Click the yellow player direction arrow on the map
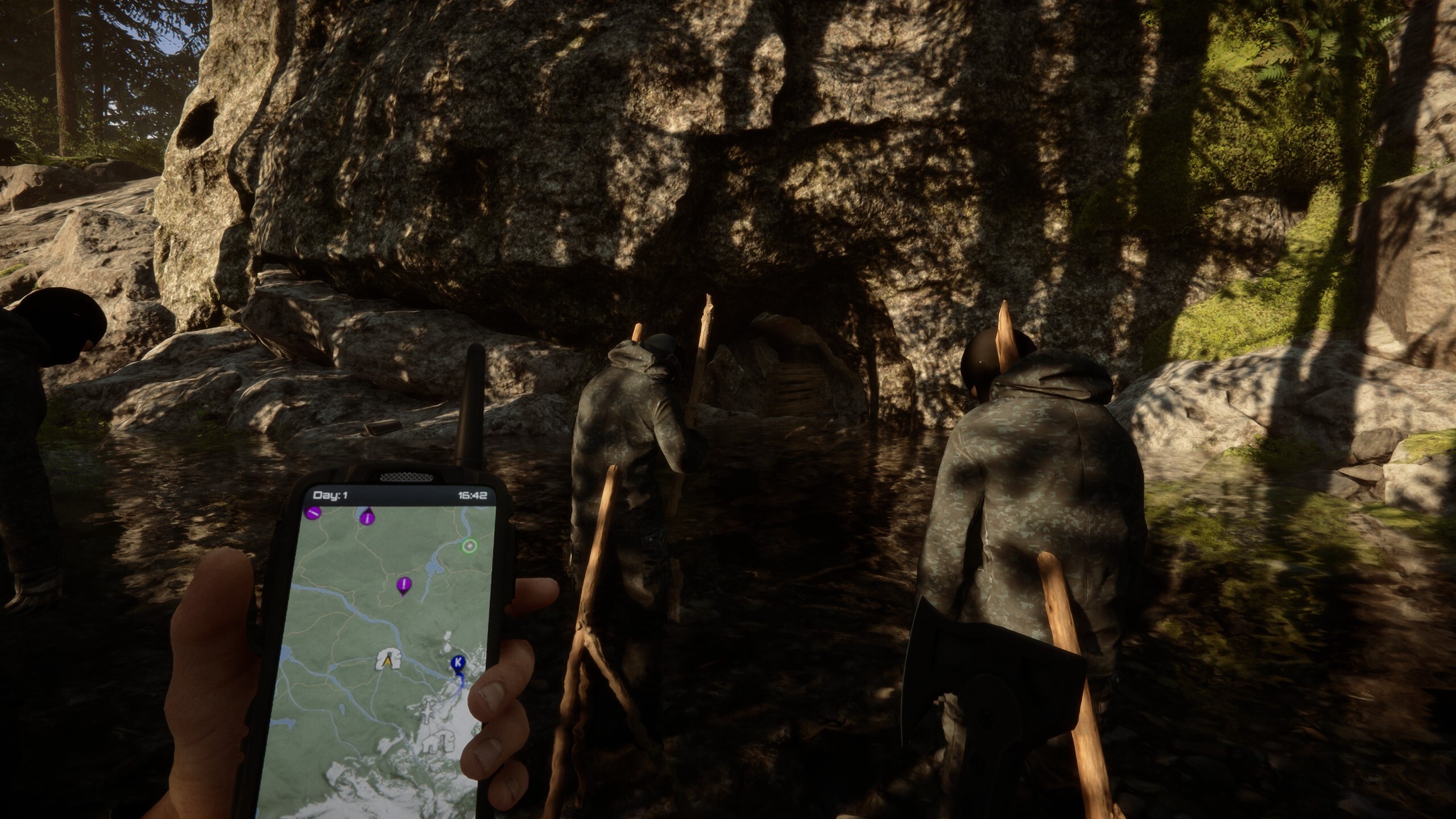This screenshot has width=1456, height=819. (x=388, y=661)
